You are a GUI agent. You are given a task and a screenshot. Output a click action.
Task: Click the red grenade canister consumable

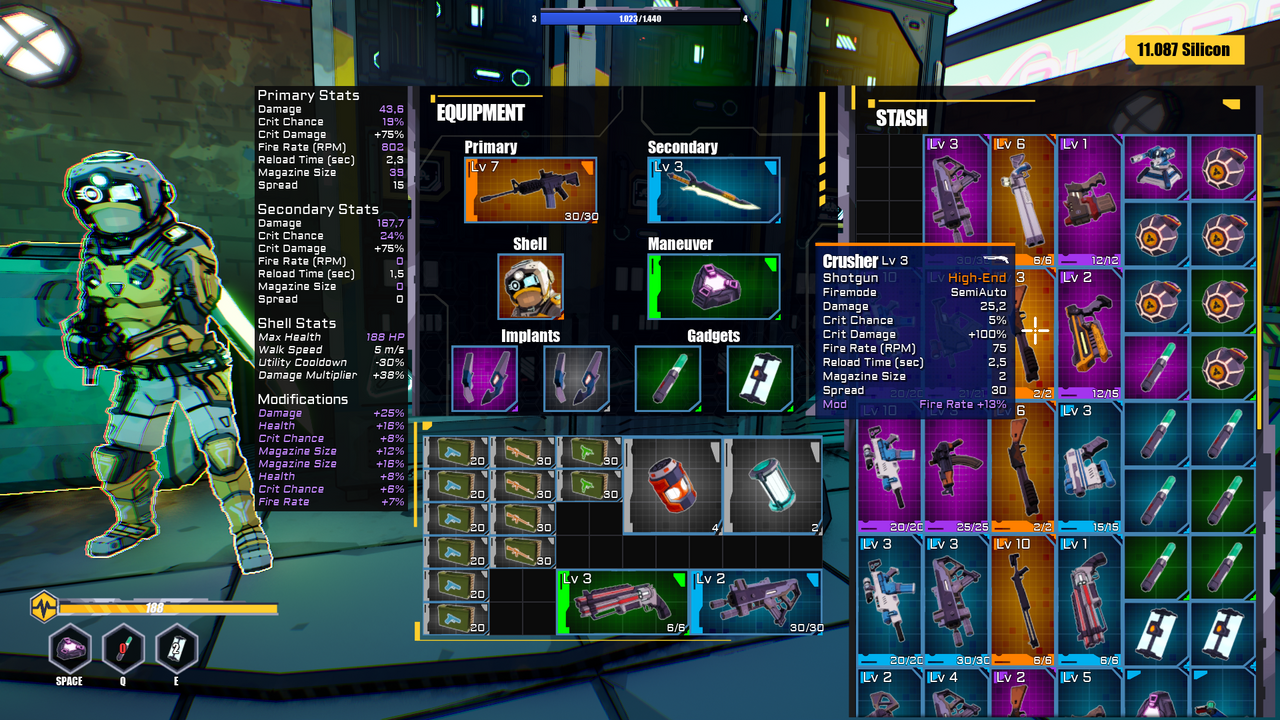(x=673, y=487)
